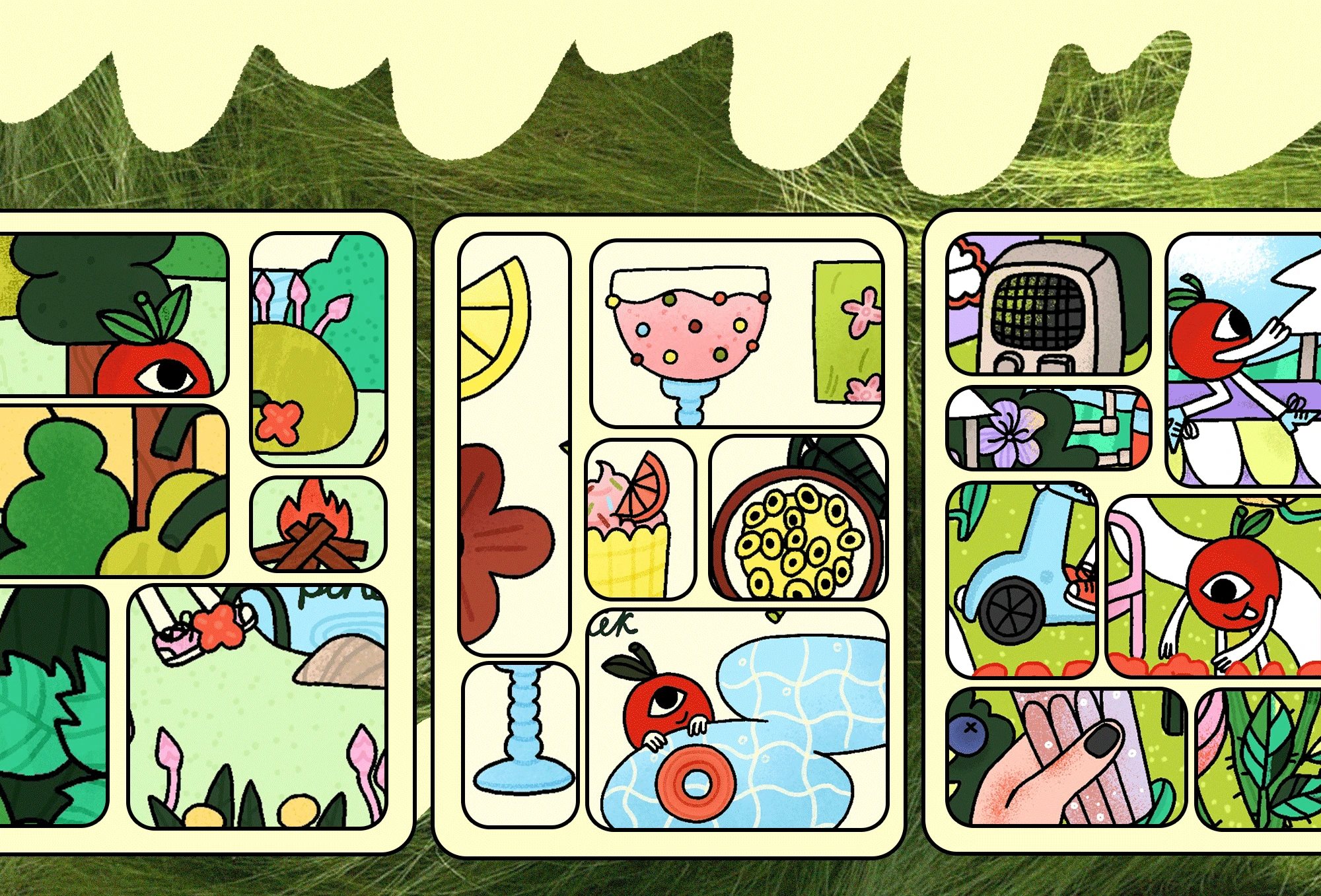Choose the pink candles on green hill panel
This screenshot has width=1321, height=896.
click(x=318, y=349)
